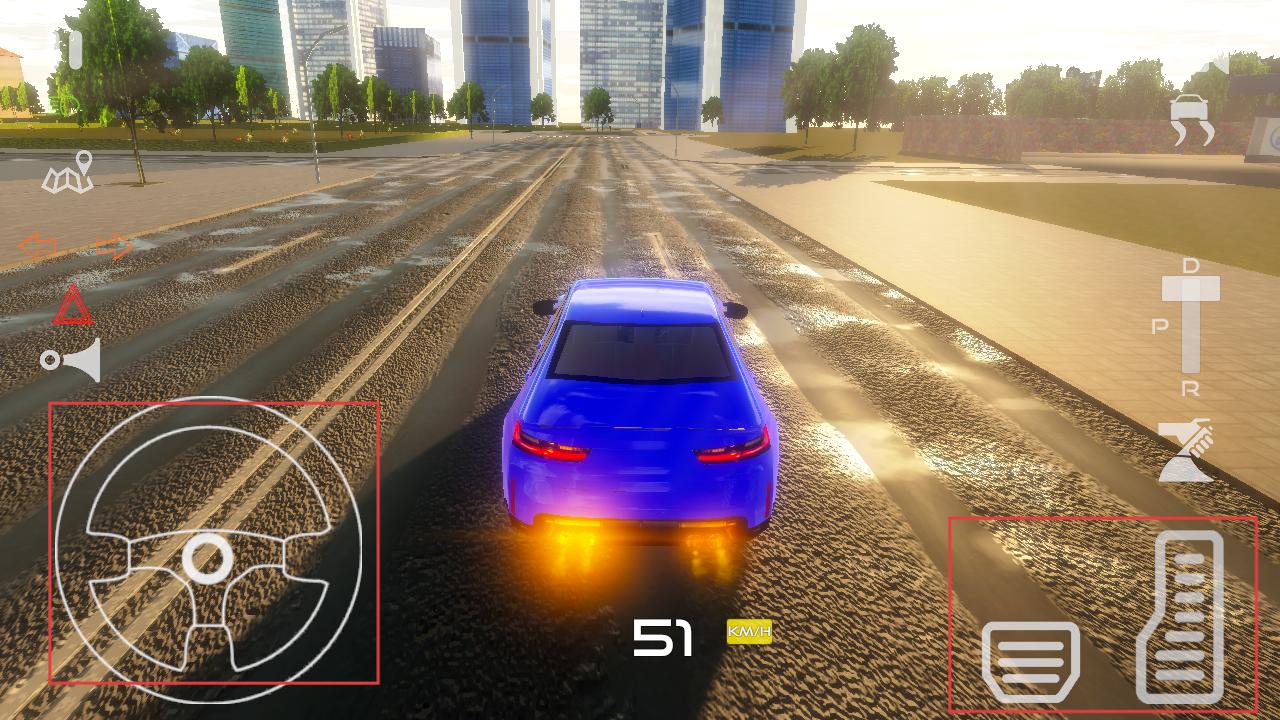Activate the right turn signal arrow
Image resolution: width=1280 pixels, height=720 pixels.
click(x=113, y=246)
